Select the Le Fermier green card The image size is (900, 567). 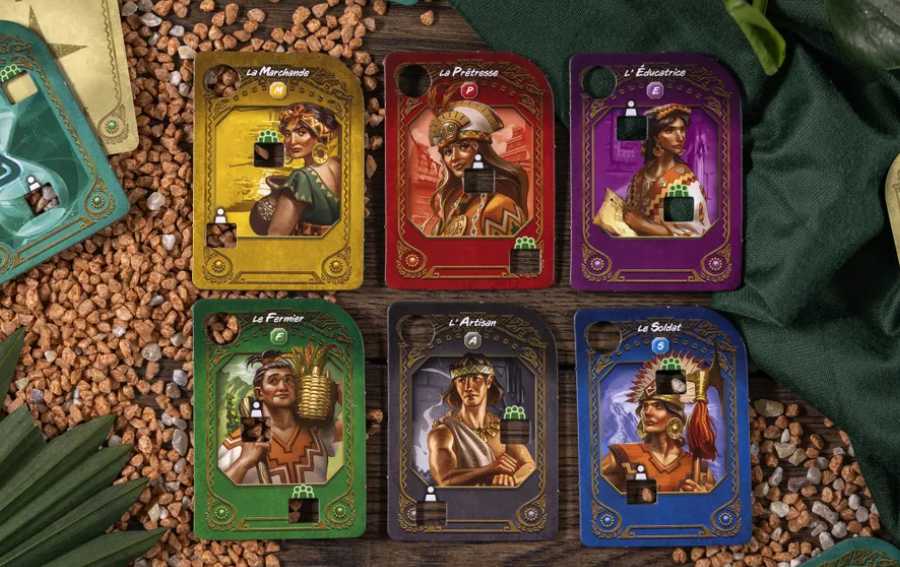[278, 418]
